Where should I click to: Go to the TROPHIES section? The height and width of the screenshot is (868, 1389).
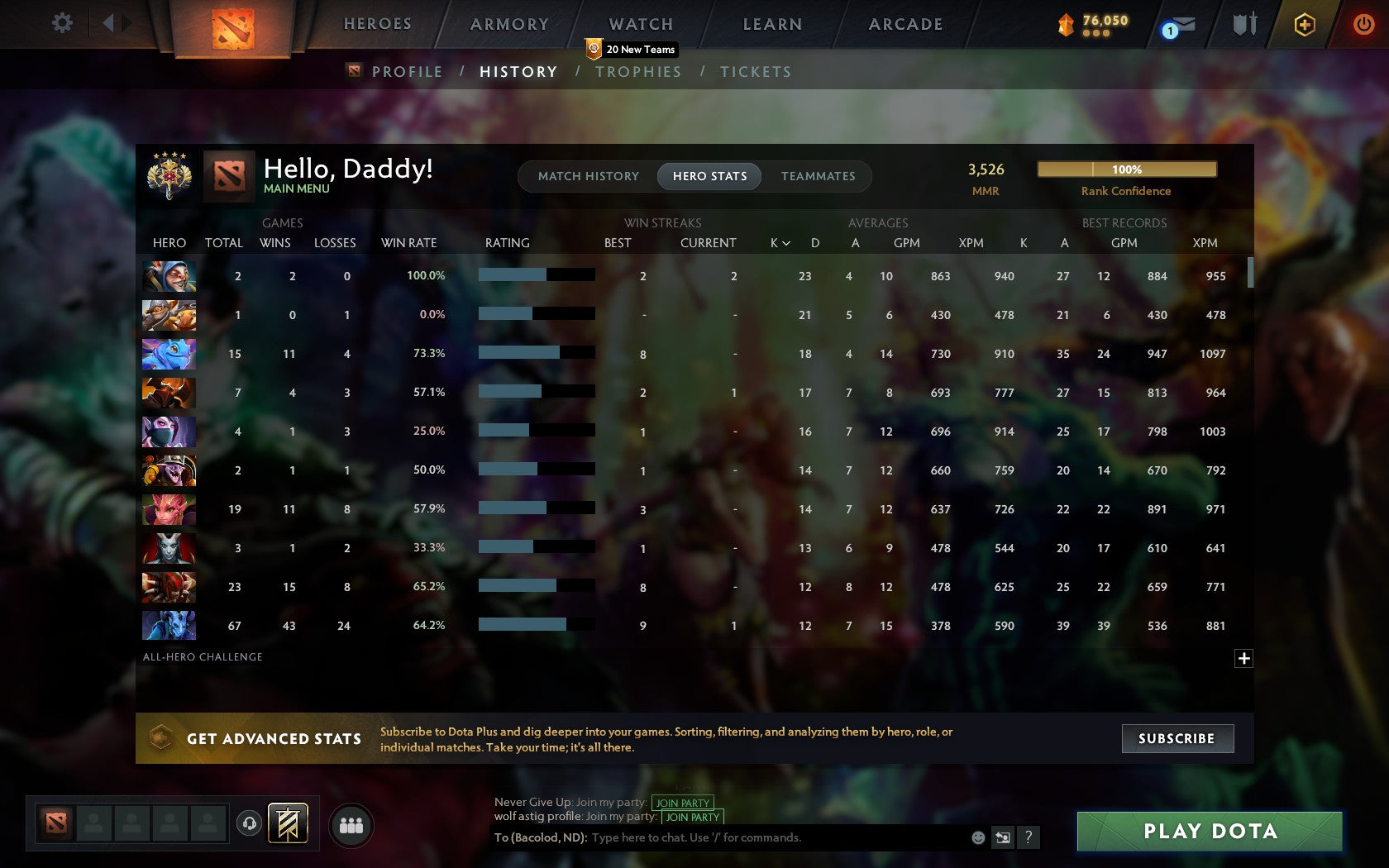point(637,72)
